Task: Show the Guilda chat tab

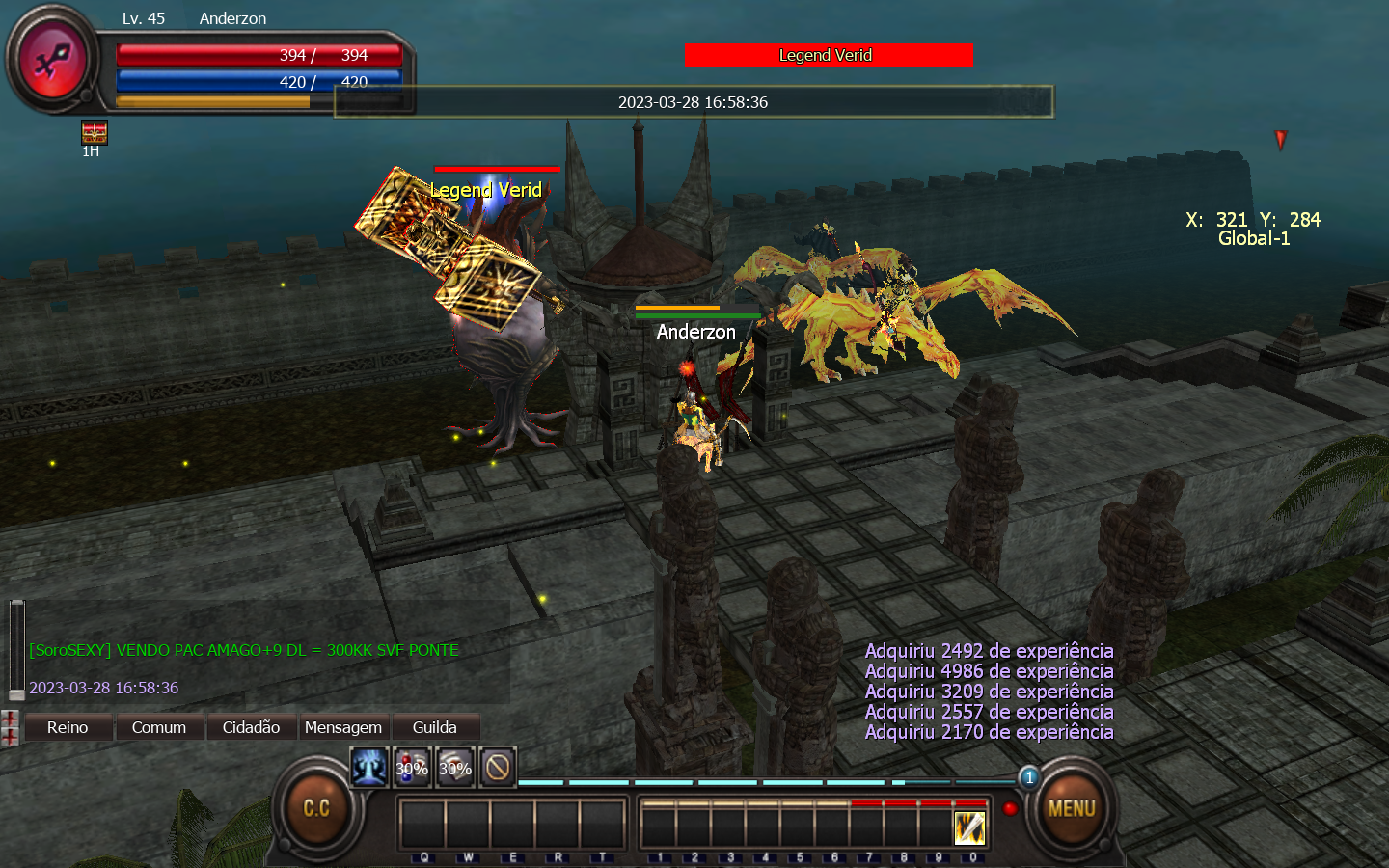Action: pos(434,727)
